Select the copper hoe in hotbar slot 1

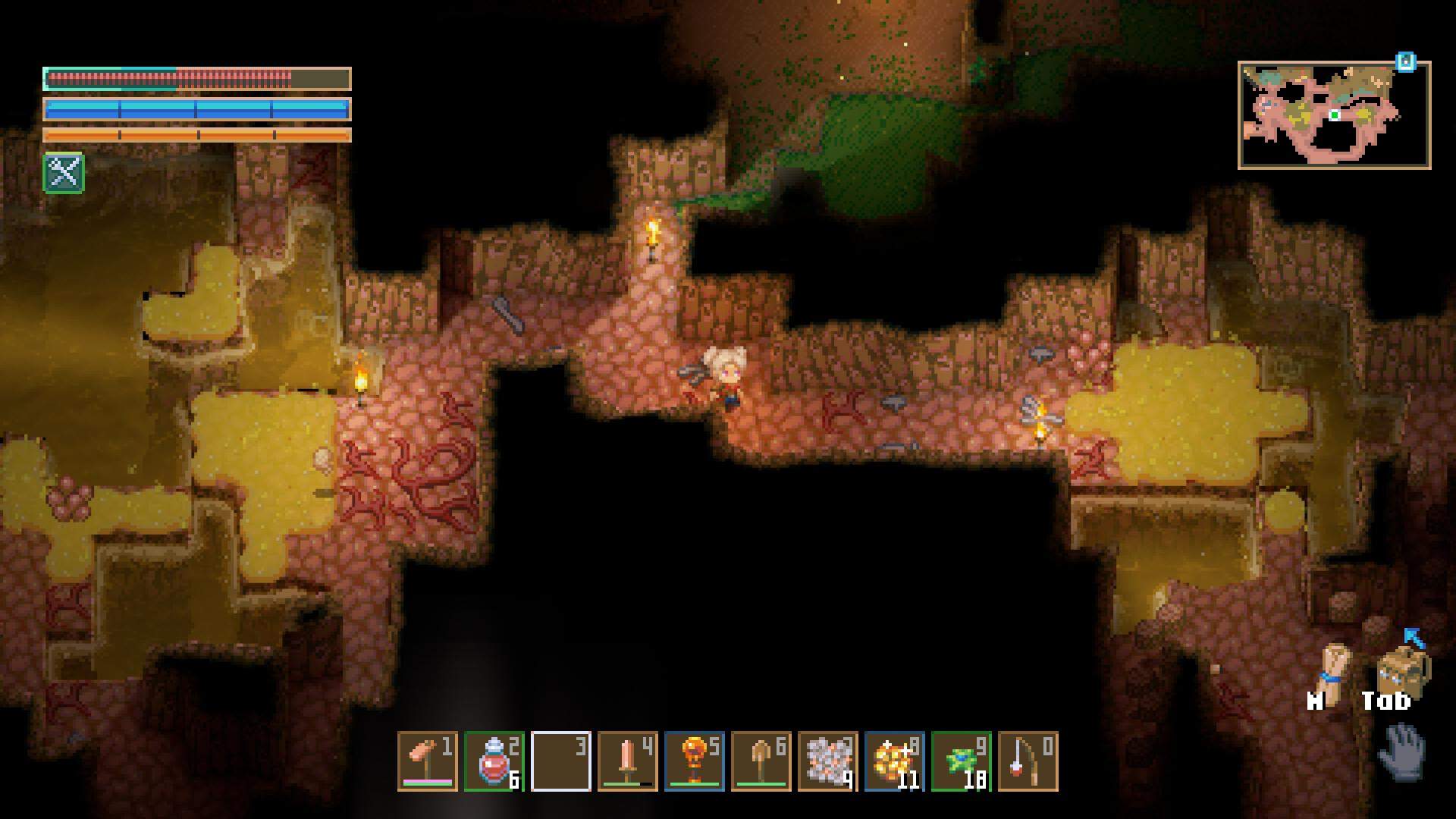click(x=427, y=761)
